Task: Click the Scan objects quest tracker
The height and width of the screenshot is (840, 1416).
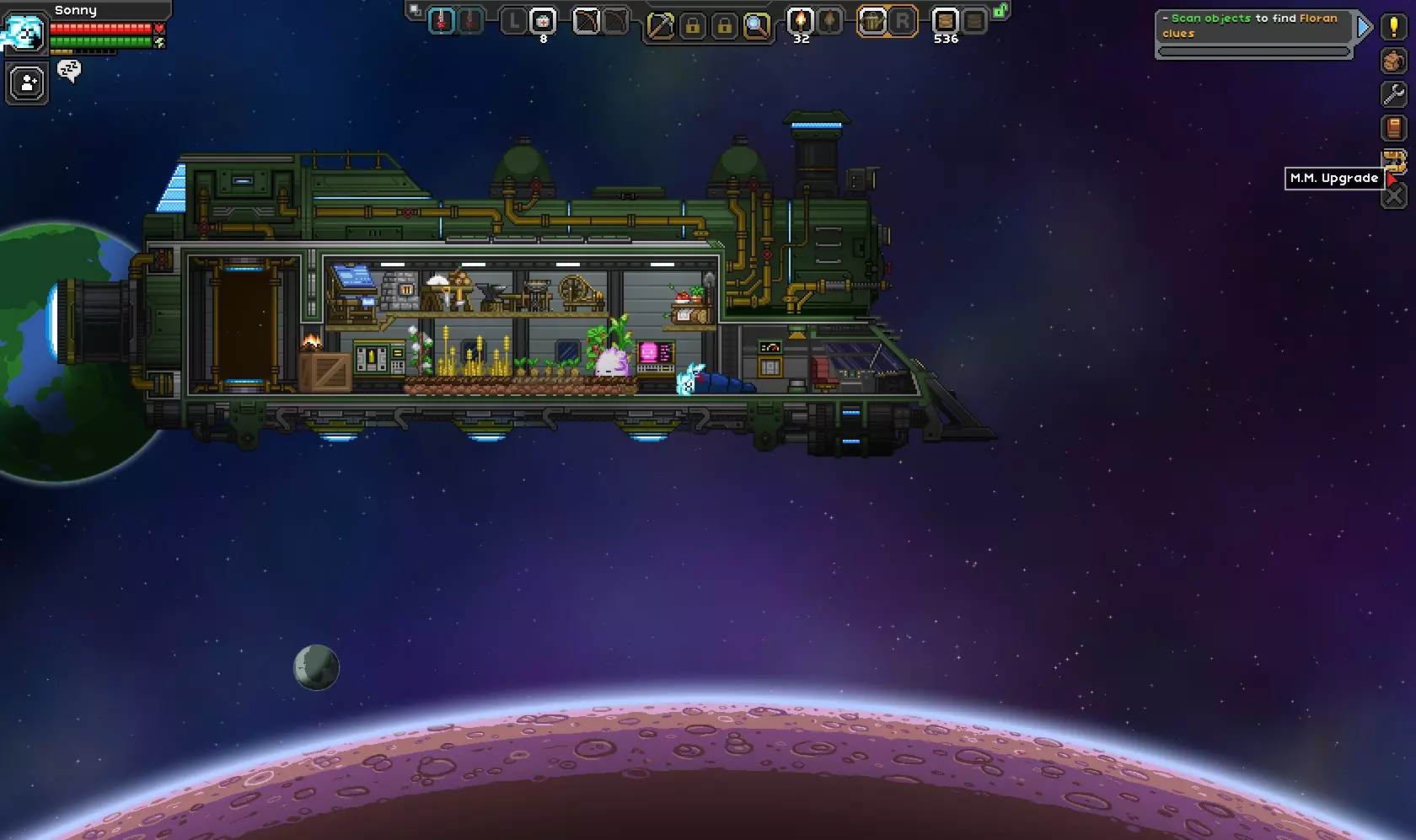Action: [1252, 26]
